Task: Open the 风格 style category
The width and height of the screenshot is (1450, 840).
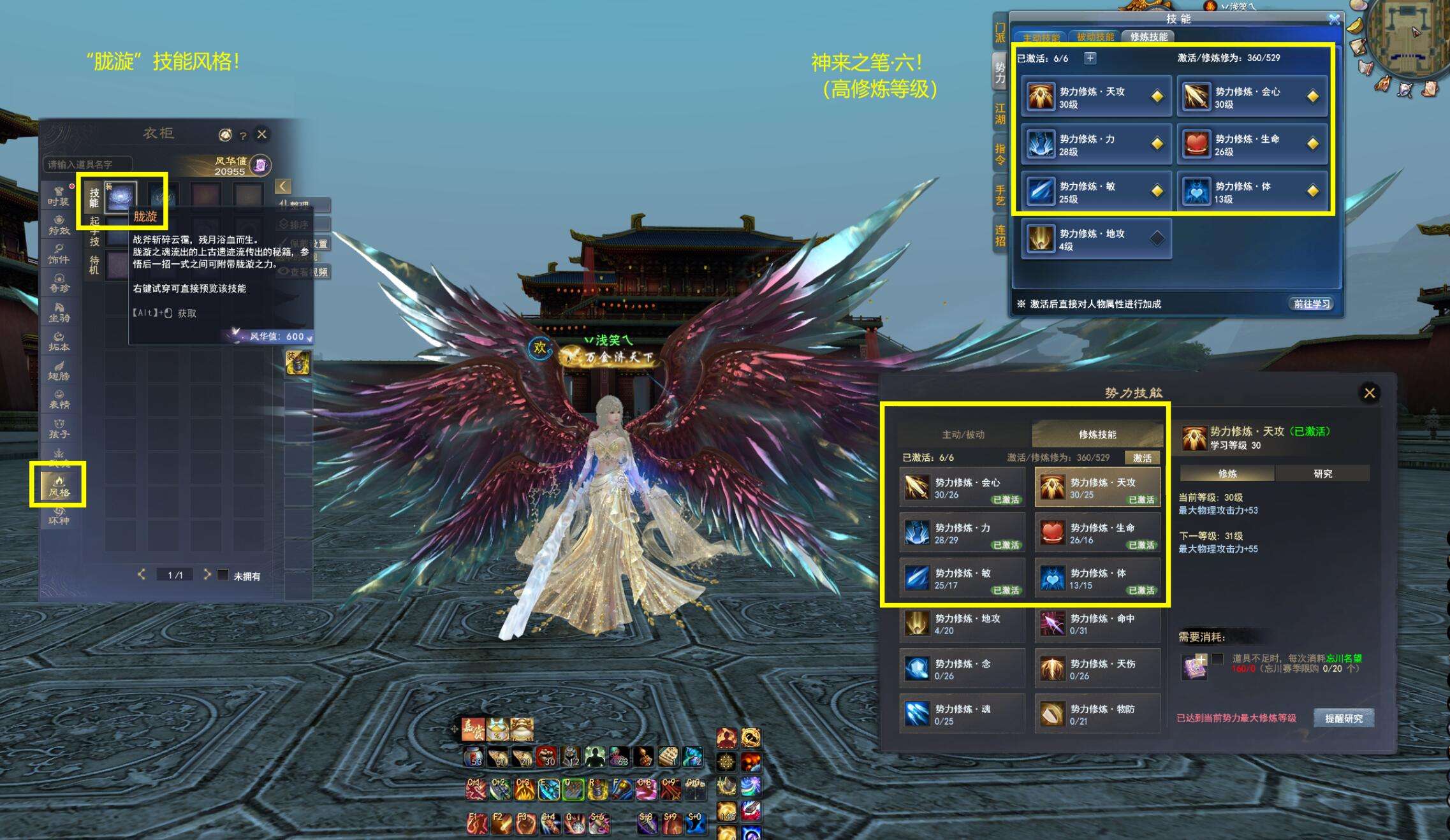Action: [58, 486]
